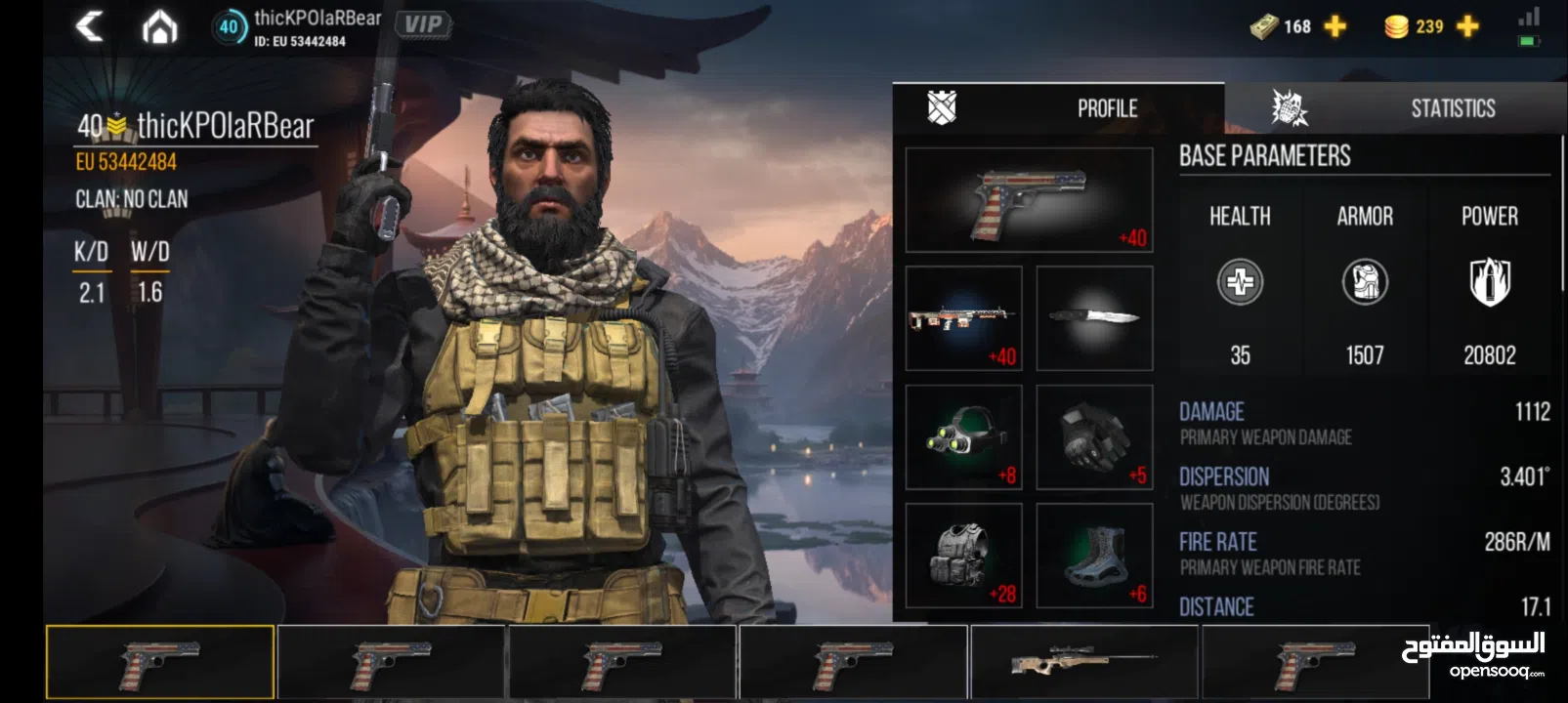The image size is (1568, 703).
Task: Select the knife equipment slot
Action: tap(1094, 317)
